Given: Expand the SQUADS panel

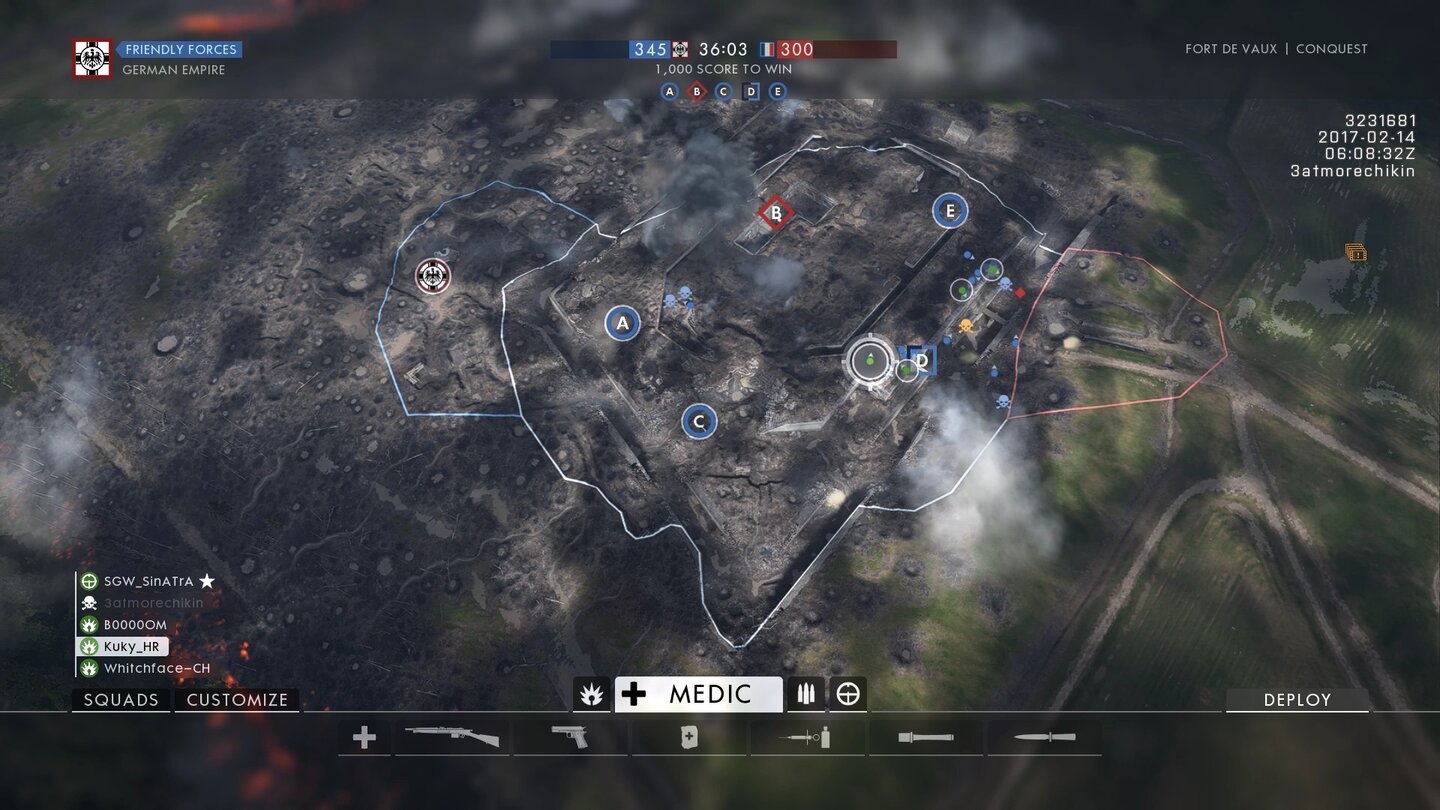Looking at the screenshot, I should [120, 699].
